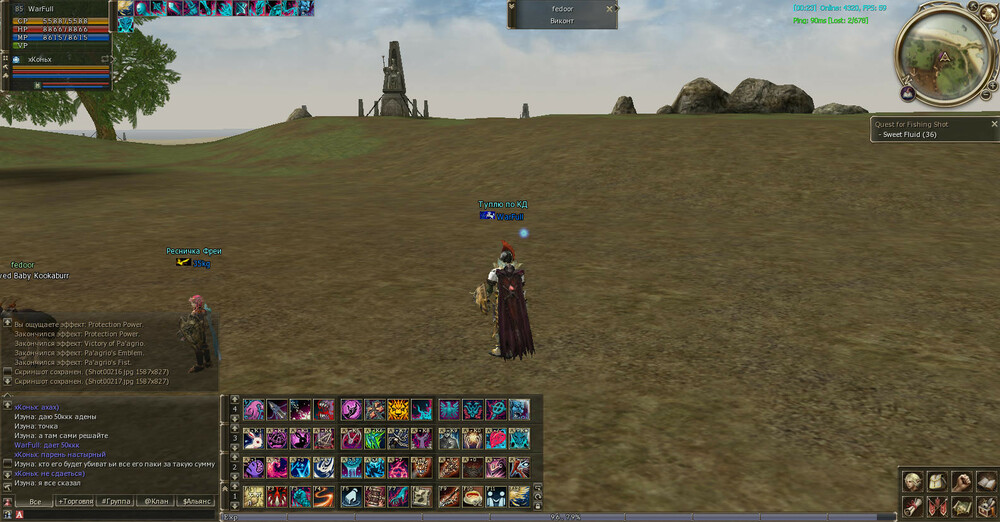Switch to the Все chat tab
This screenshot has width=1000, height=522.
(x=36, y=501)
